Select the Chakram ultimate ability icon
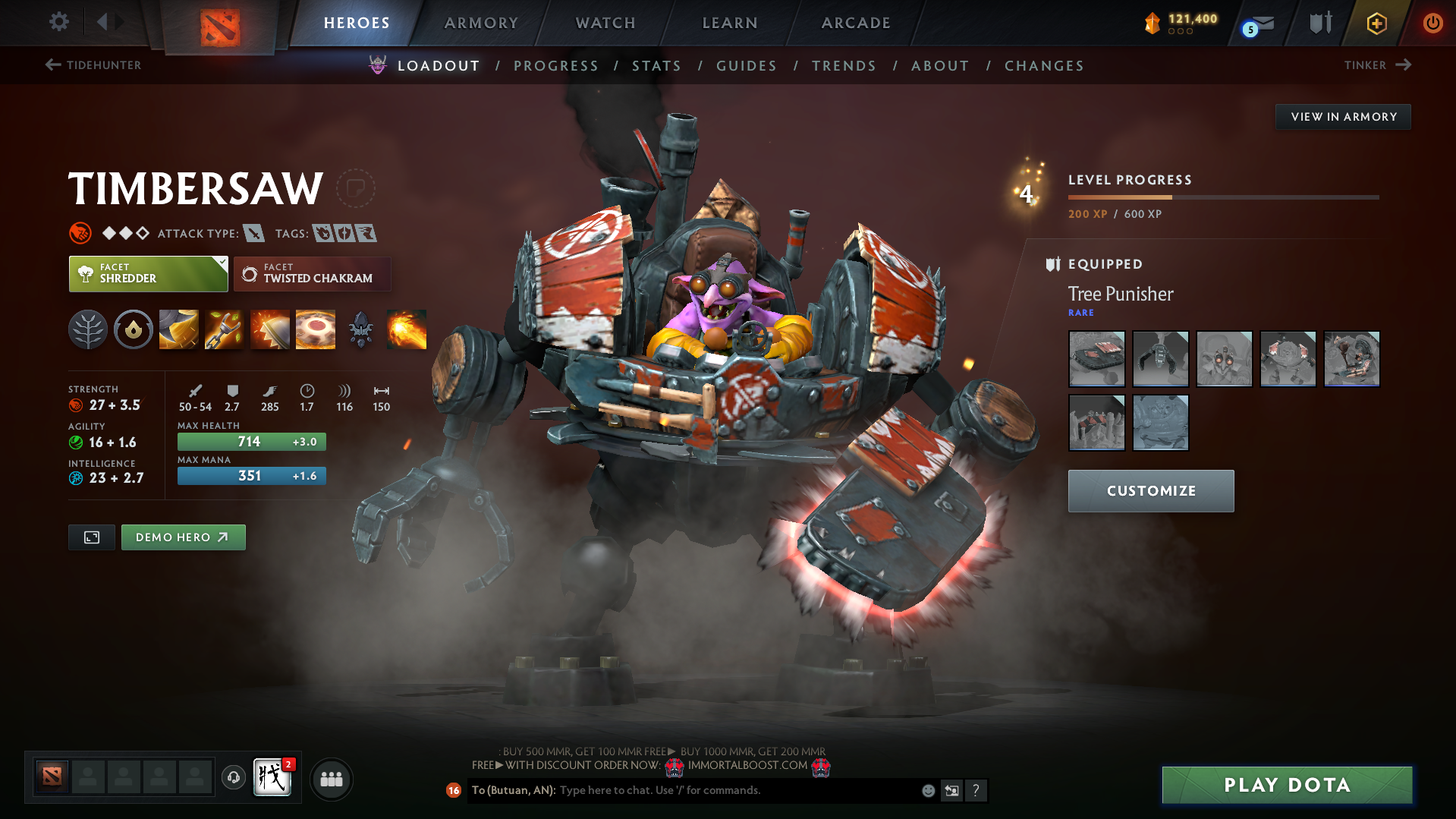 click(315, 329)
